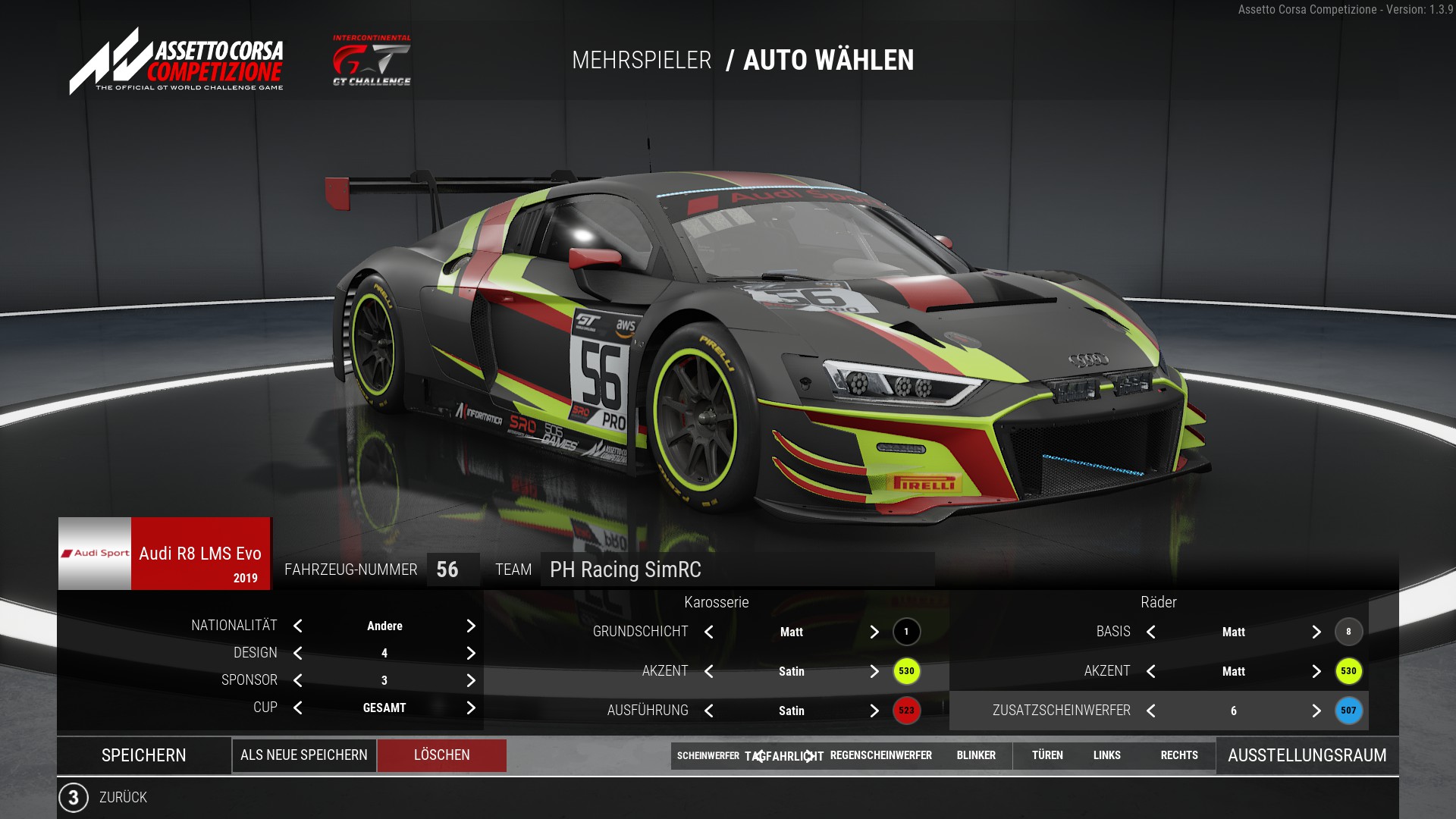Open the Grundschicht color swatch 1
The height and width of the screenshot is (819, 1456).
tap(906, 632)
